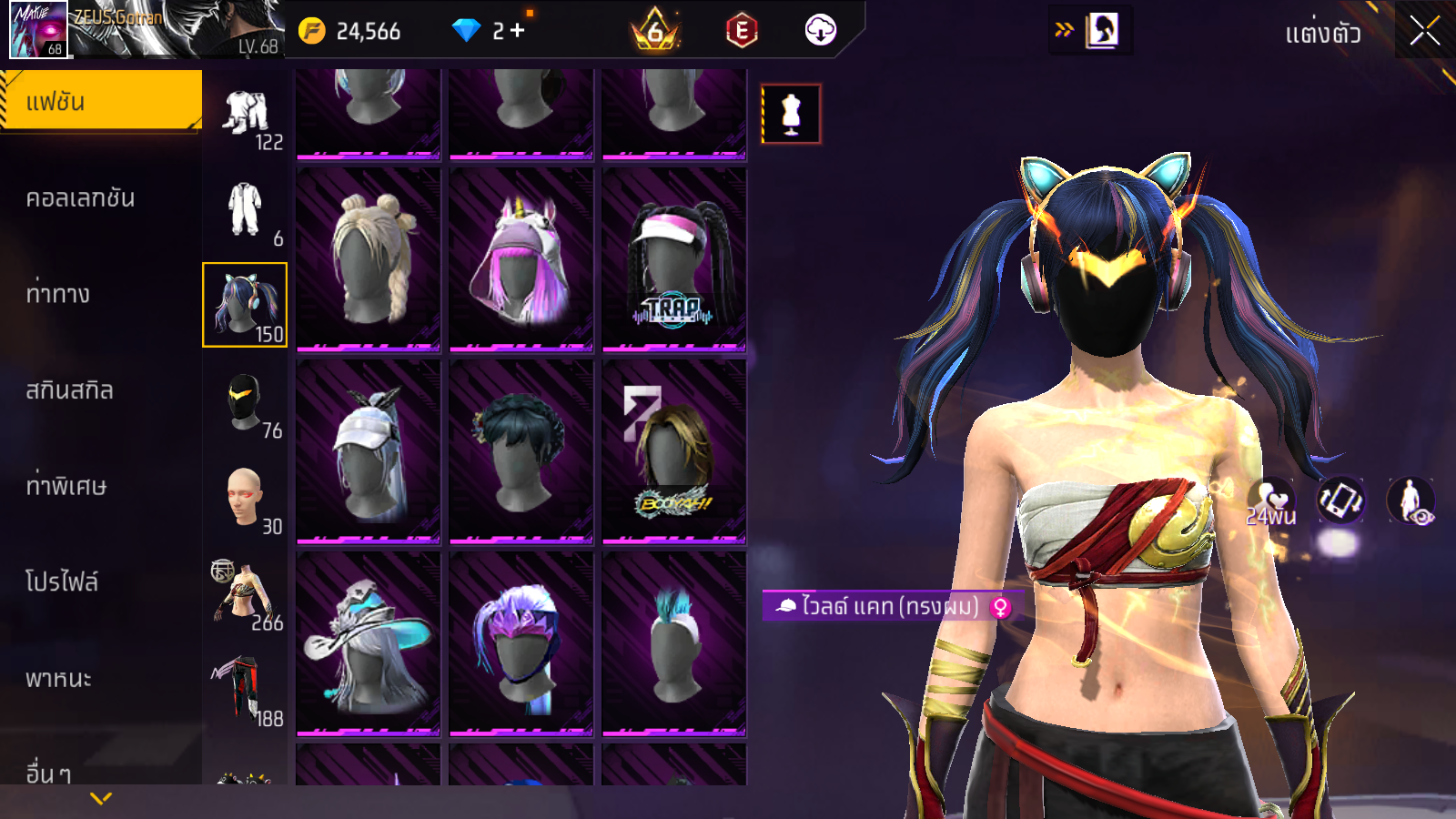The image size is (1456, 819).
Task: Select the ท่าทาง emote tab
Action: point(58,294)
